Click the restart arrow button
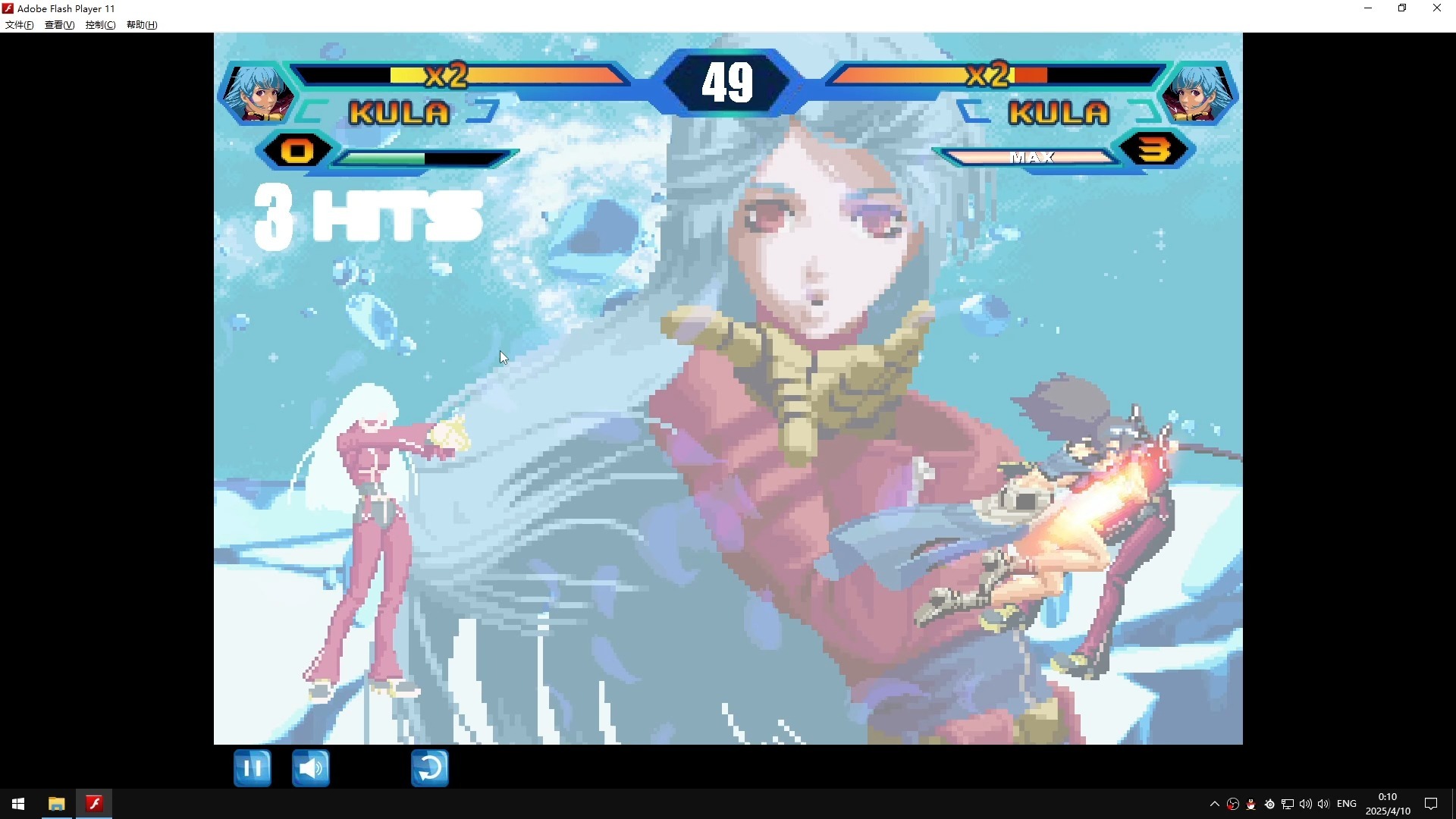1456x819 pixels. [x=430, y=768]
